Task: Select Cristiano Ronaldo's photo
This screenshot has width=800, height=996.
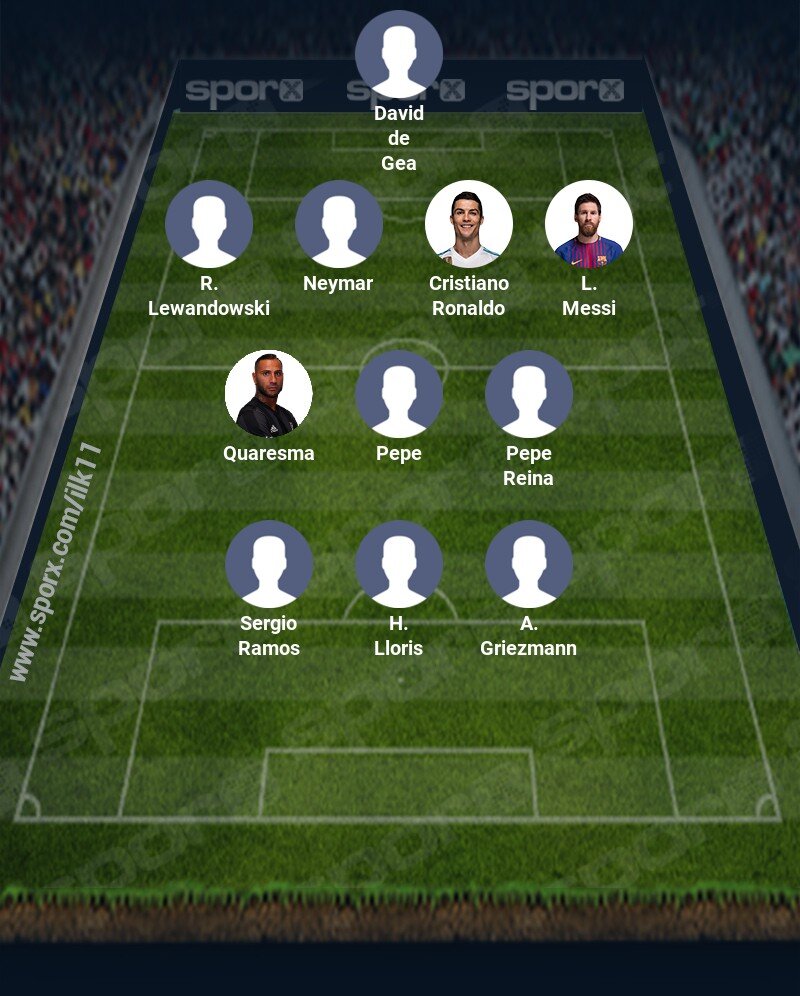Action: pos(469,224)
